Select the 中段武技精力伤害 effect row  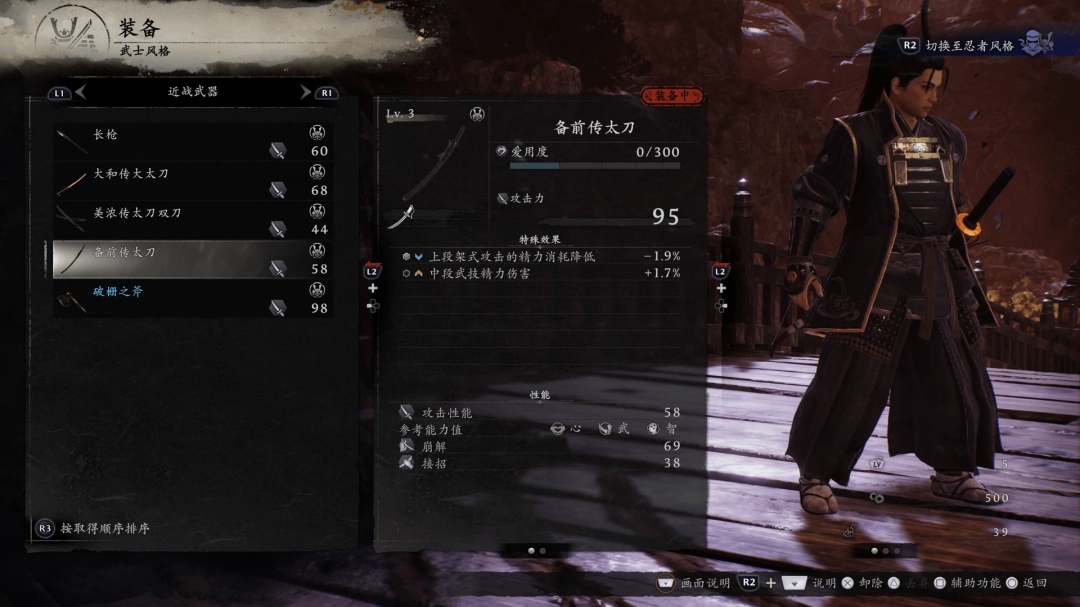pos(540,272)
